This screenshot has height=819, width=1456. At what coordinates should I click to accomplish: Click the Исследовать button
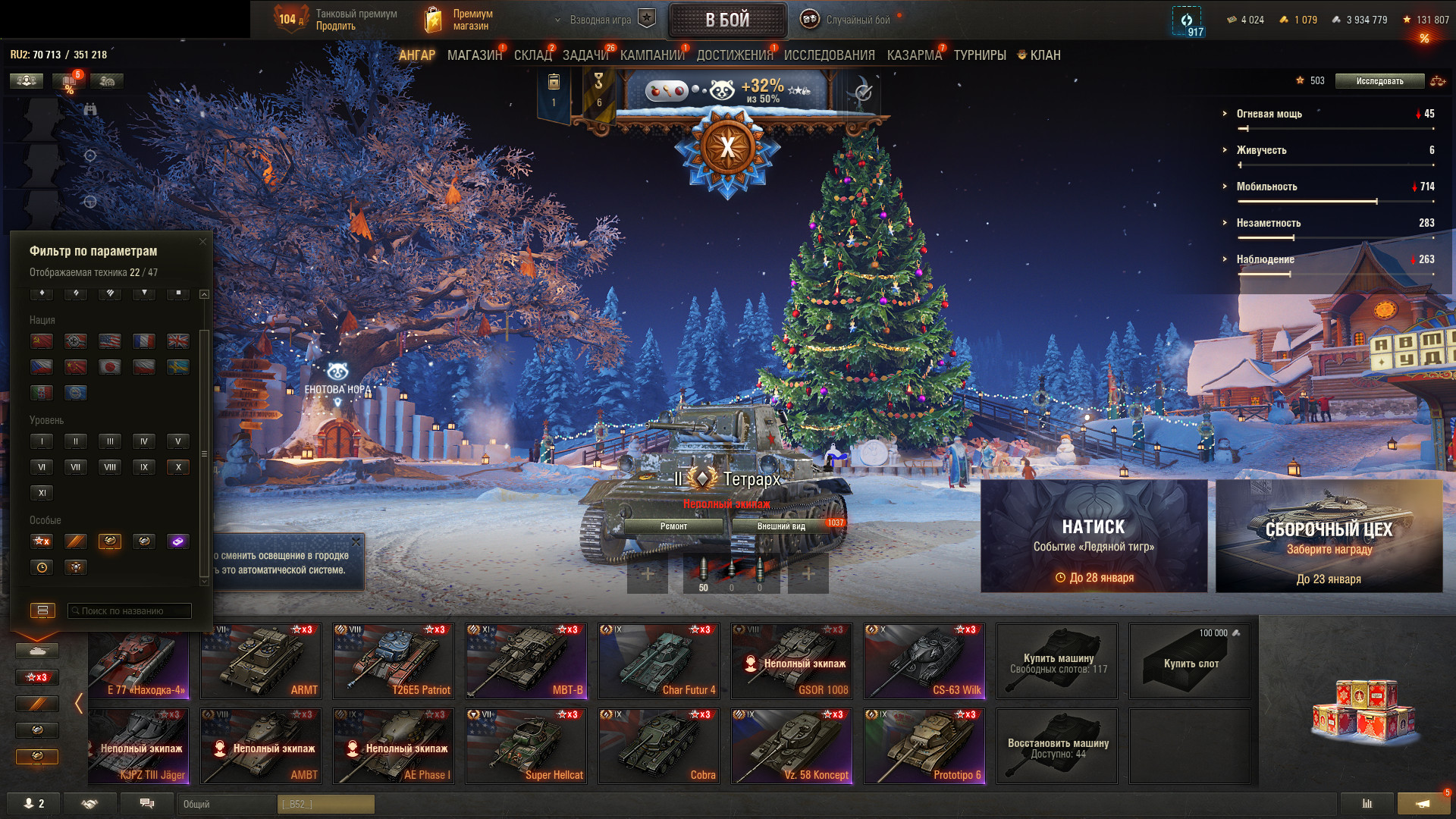tap(1379, 81)
